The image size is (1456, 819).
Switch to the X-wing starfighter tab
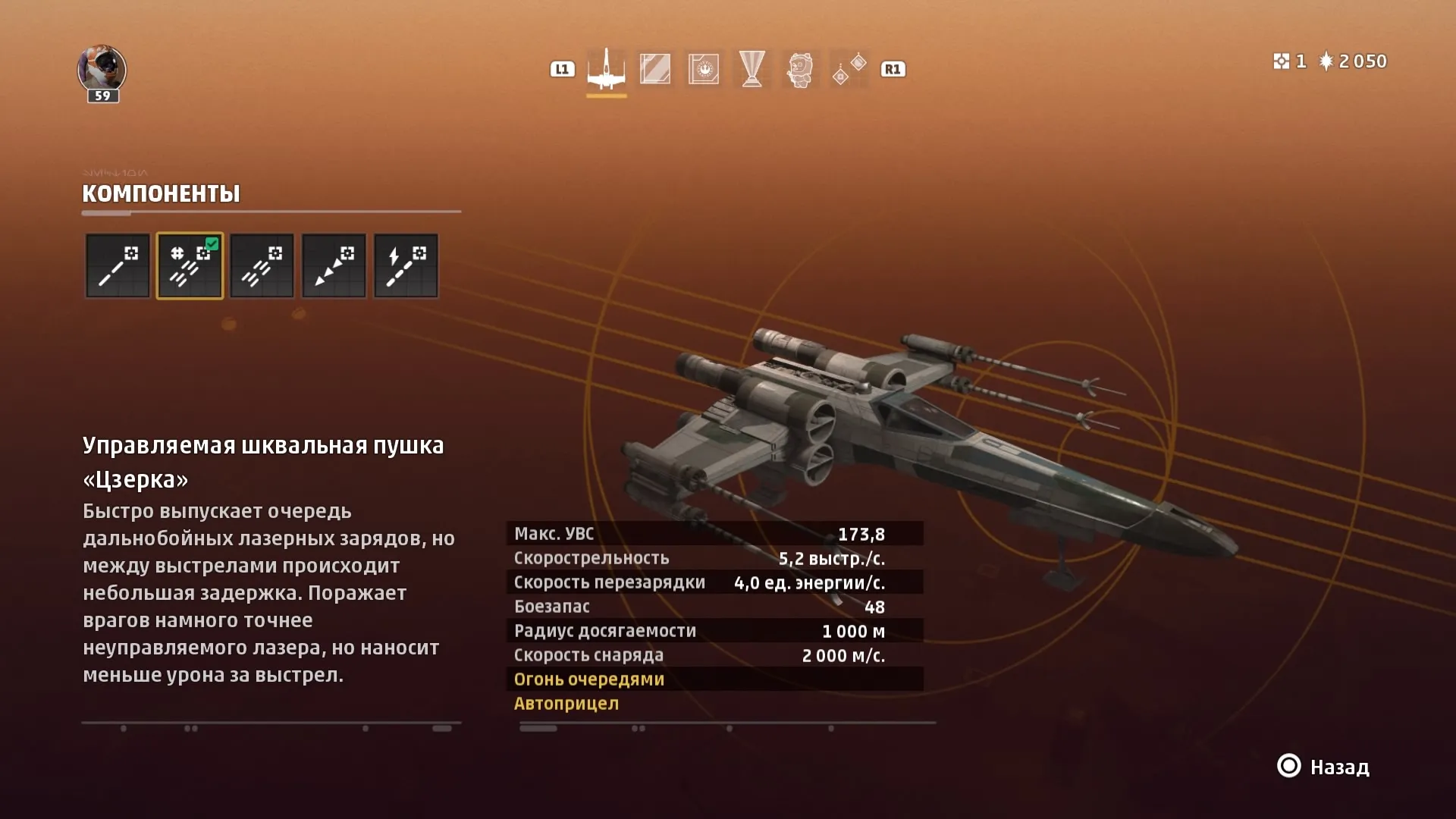[607, 69]
